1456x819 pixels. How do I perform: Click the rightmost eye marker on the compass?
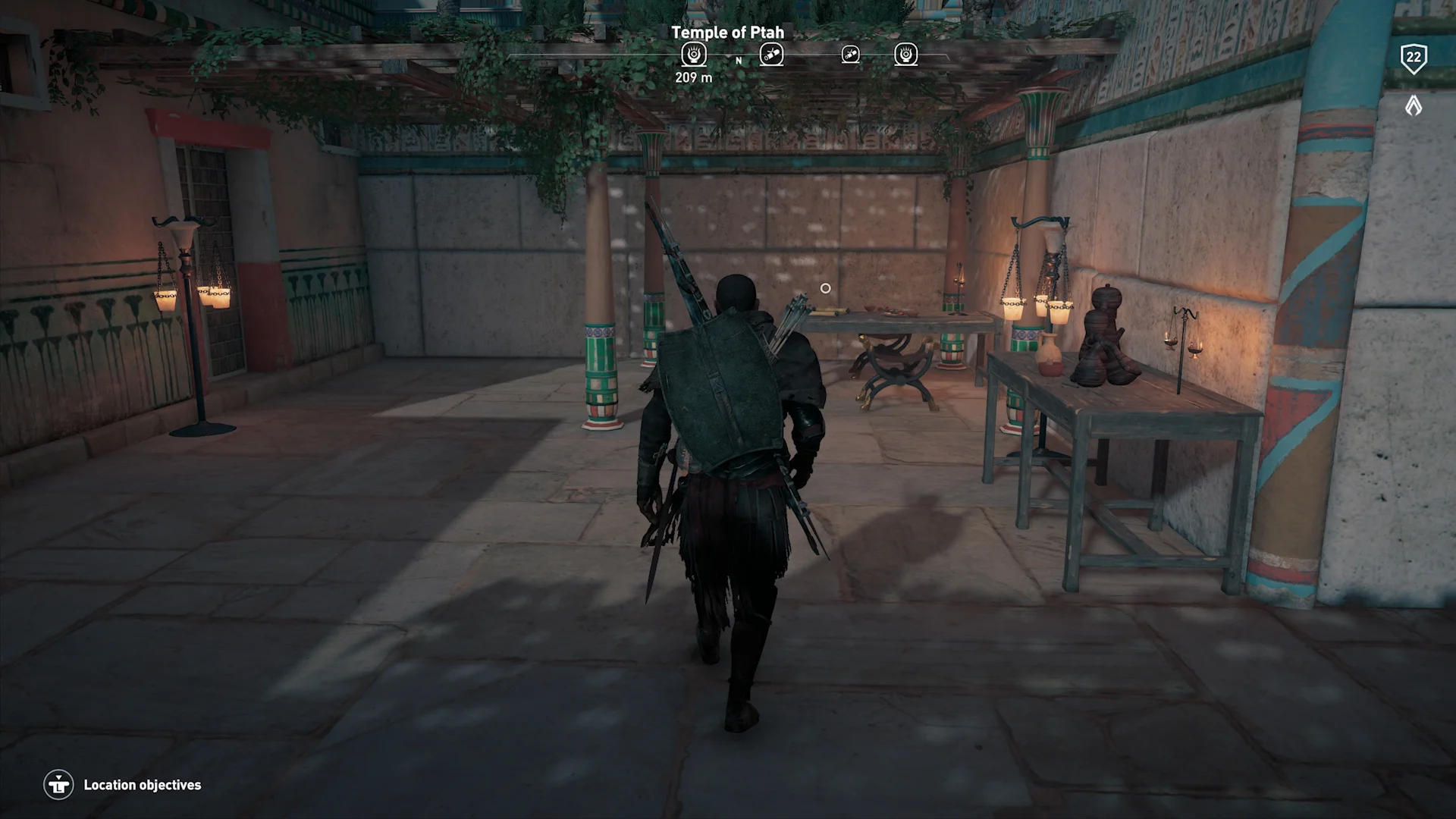[x=905, y=55]
